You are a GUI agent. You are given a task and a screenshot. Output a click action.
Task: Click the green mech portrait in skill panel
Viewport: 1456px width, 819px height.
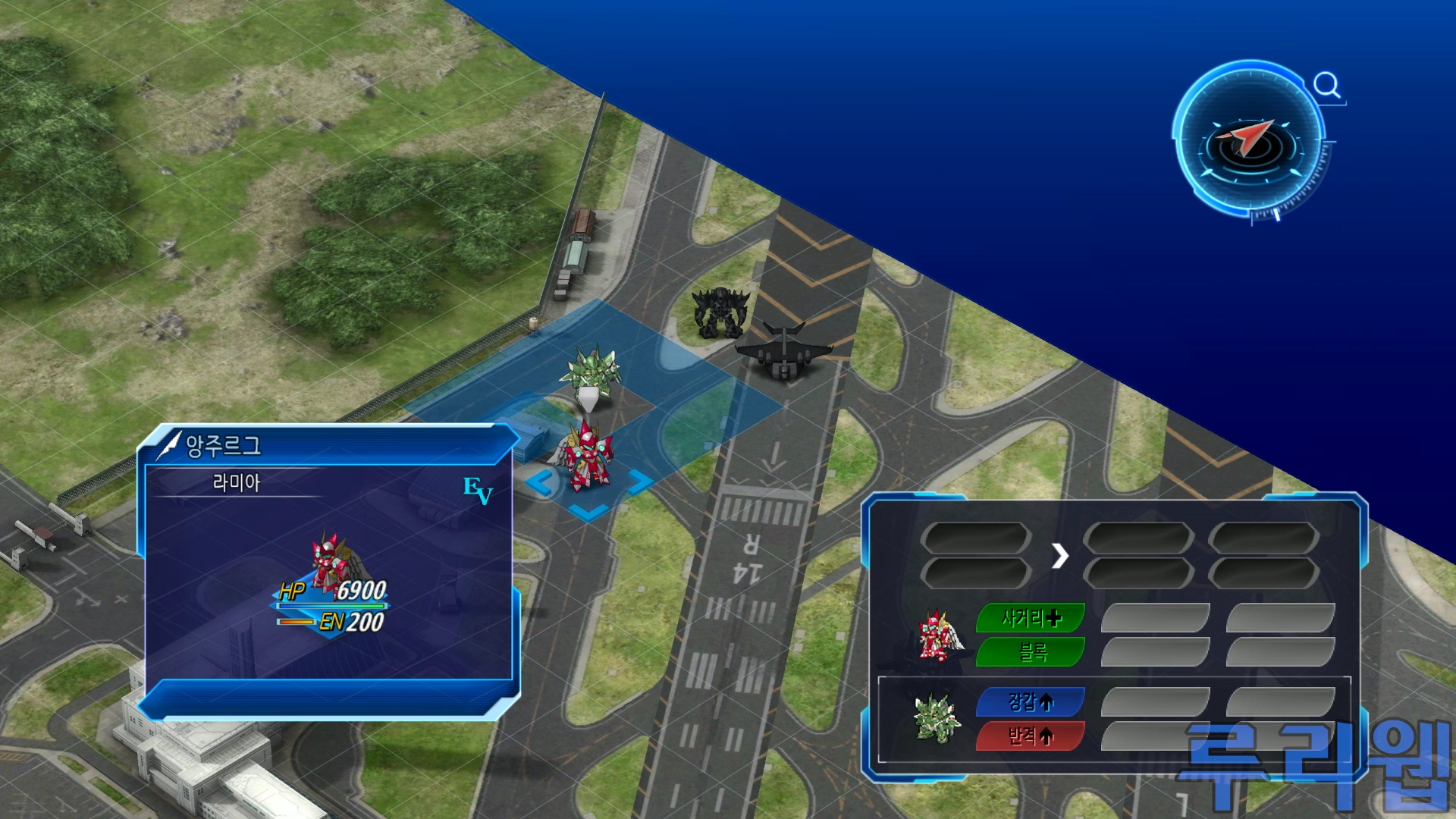tap(936, 717)
